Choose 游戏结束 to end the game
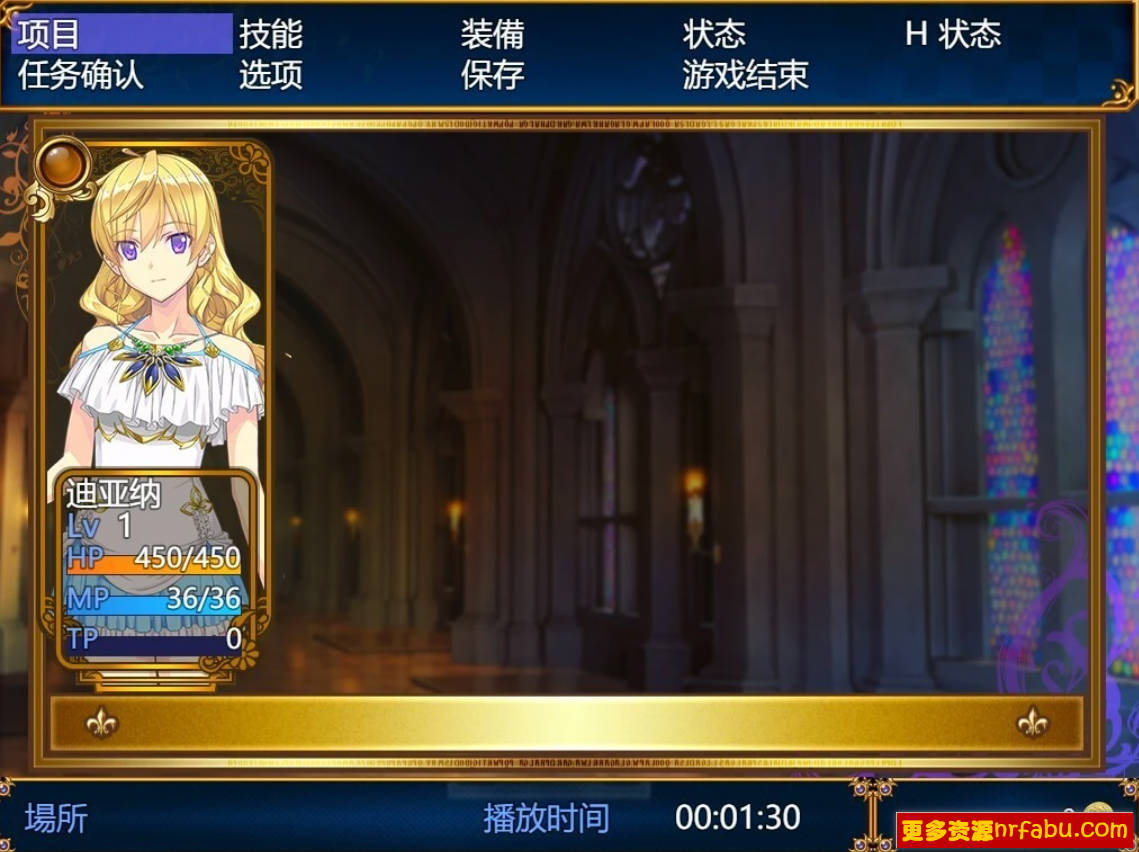Image resolution: width=1139 pixels, height=852 pixels. point(745,75)
